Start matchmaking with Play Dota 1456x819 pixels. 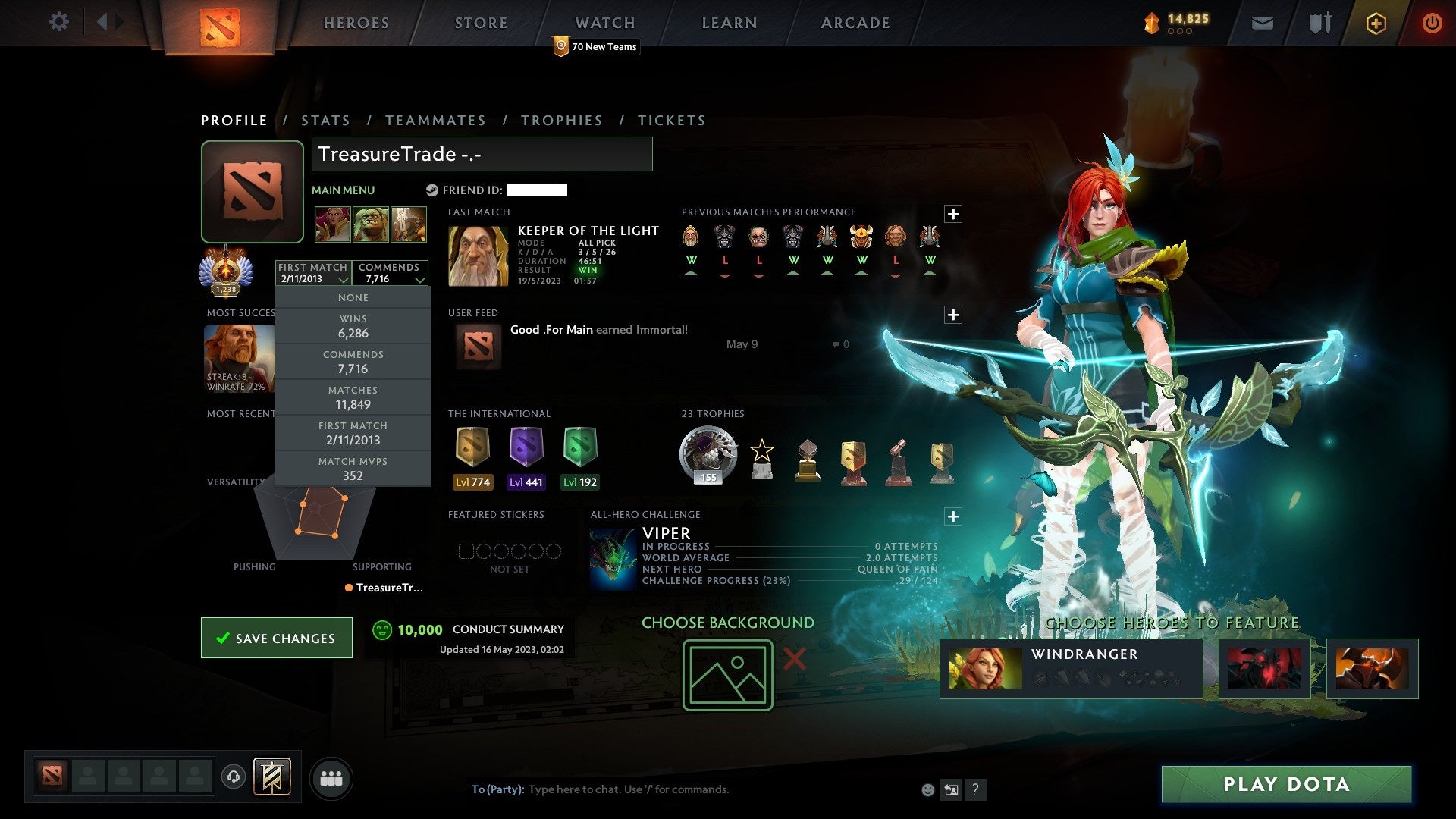click(x=1286, y=784)
